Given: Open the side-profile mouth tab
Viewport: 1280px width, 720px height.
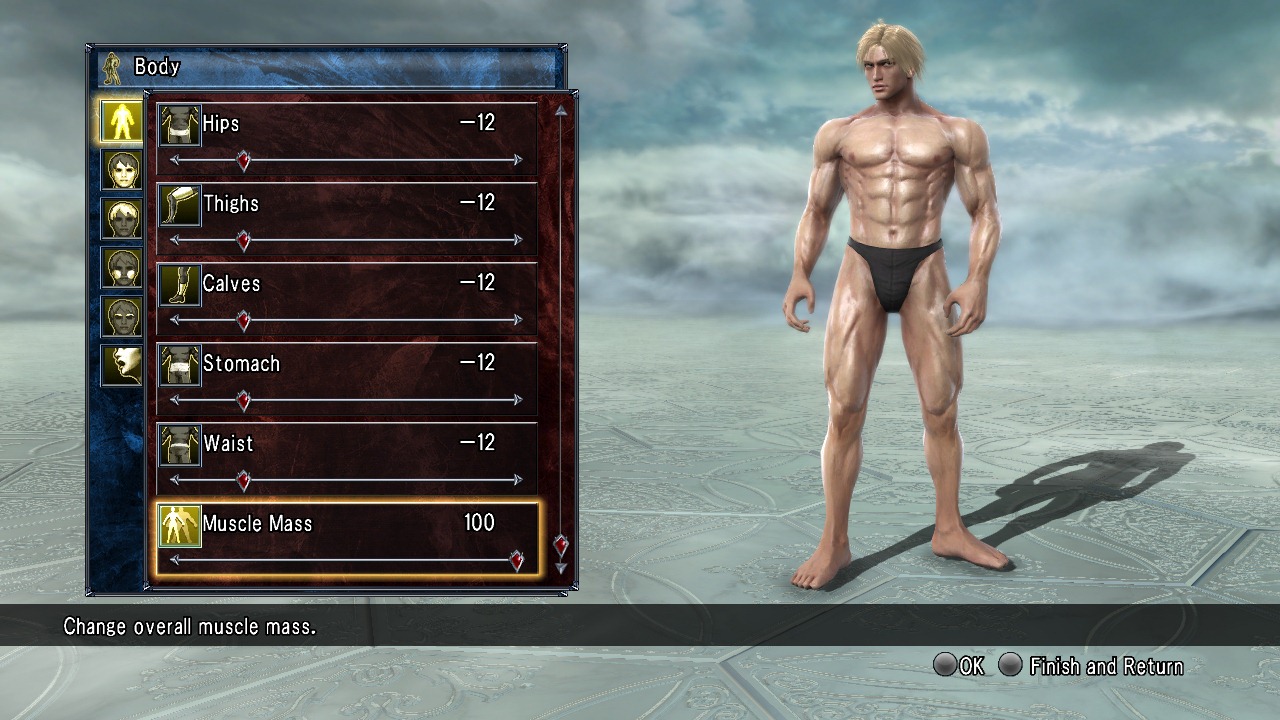Looking at the screenshot, I should click(123, 365).
